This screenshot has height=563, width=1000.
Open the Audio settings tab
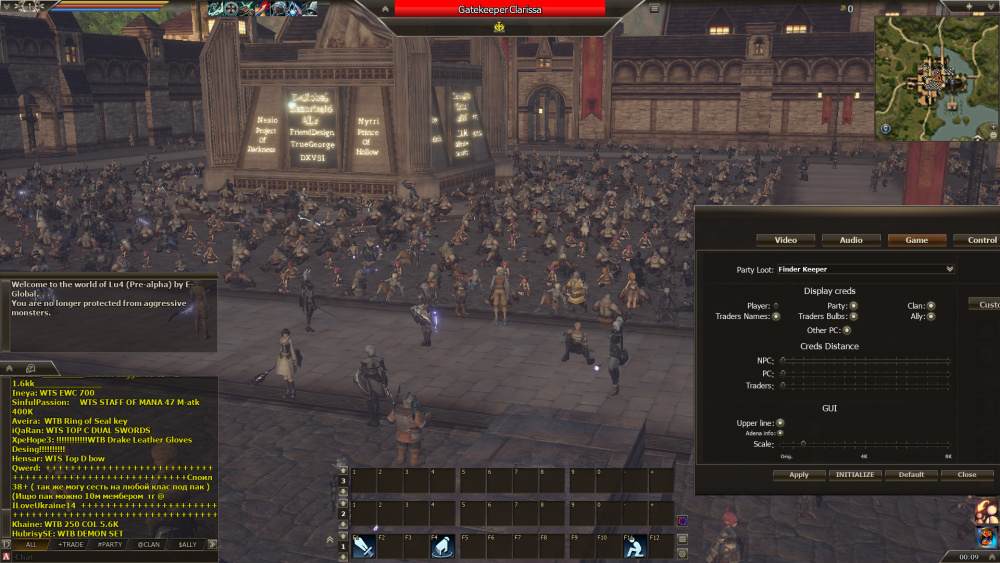[x=851, y=240]
